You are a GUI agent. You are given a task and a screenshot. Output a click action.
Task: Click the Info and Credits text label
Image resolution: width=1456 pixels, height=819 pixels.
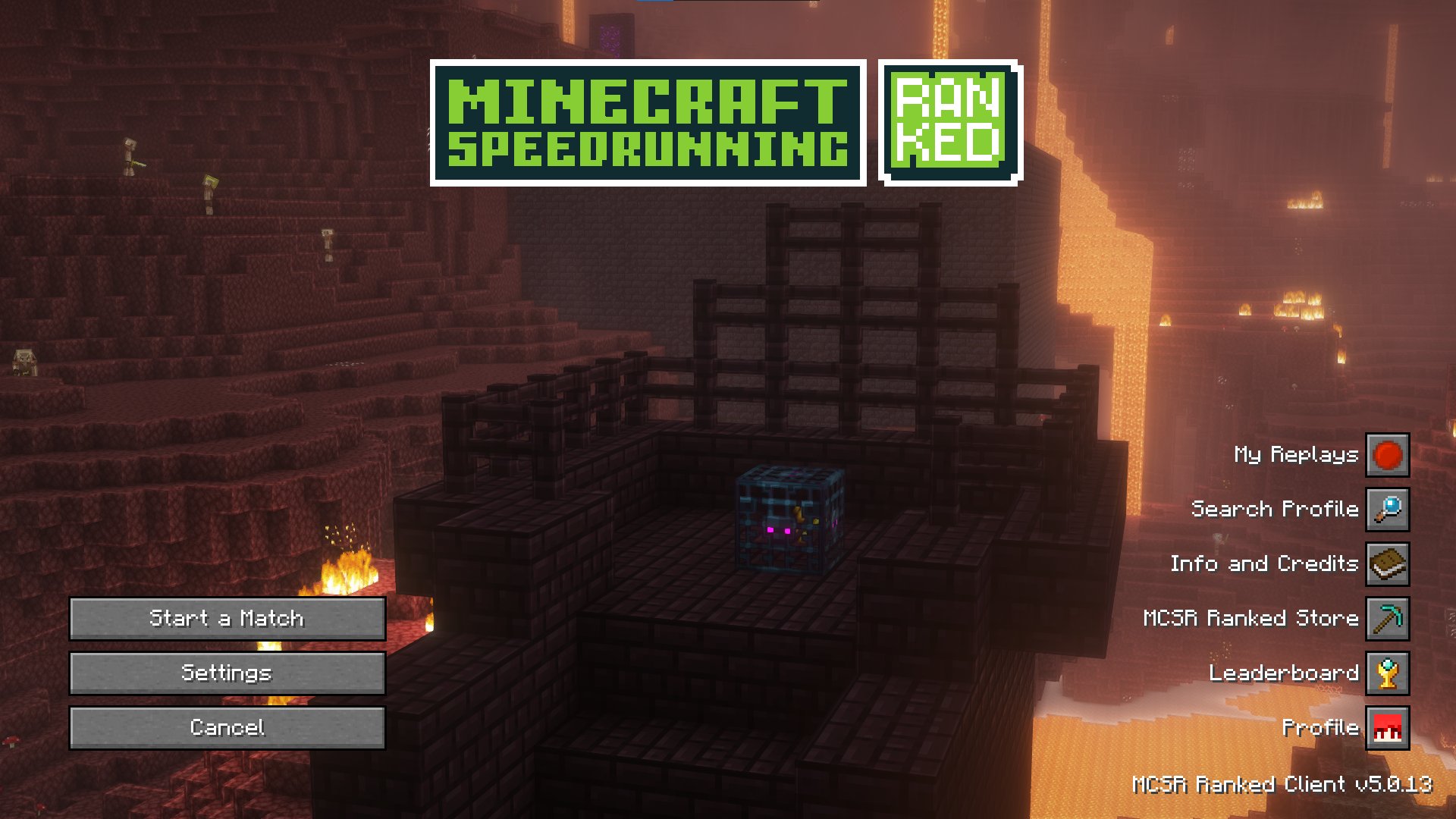(x=1265, y=564)
